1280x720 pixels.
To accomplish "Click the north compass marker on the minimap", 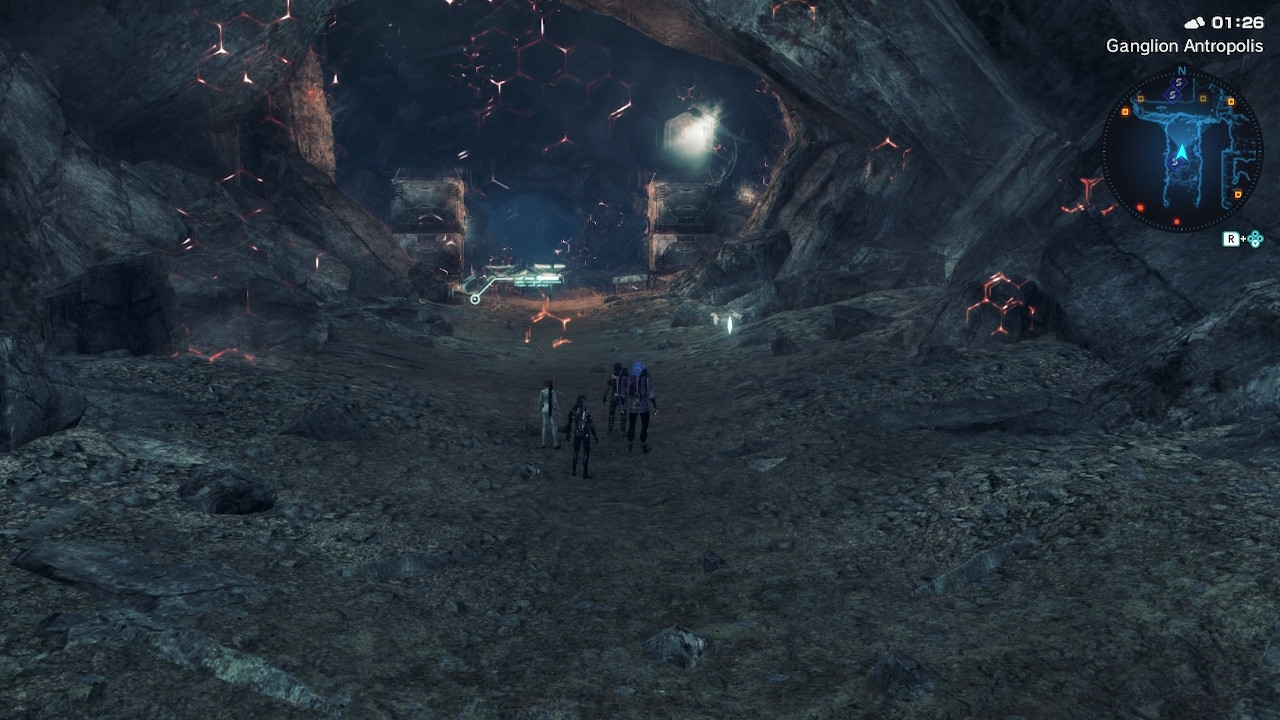I will point(1181,72).
